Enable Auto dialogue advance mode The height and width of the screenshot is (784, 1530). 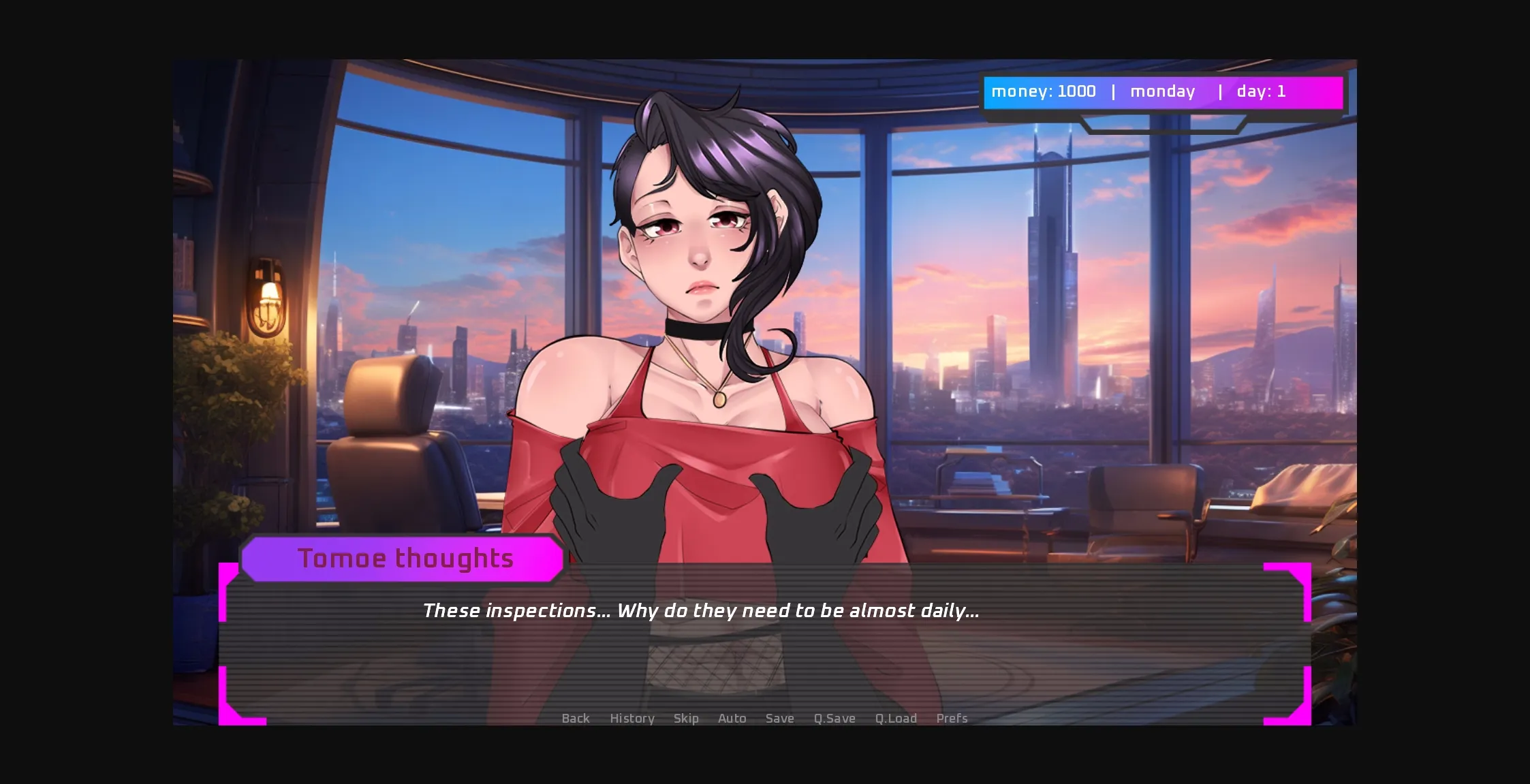coord(732,719)
